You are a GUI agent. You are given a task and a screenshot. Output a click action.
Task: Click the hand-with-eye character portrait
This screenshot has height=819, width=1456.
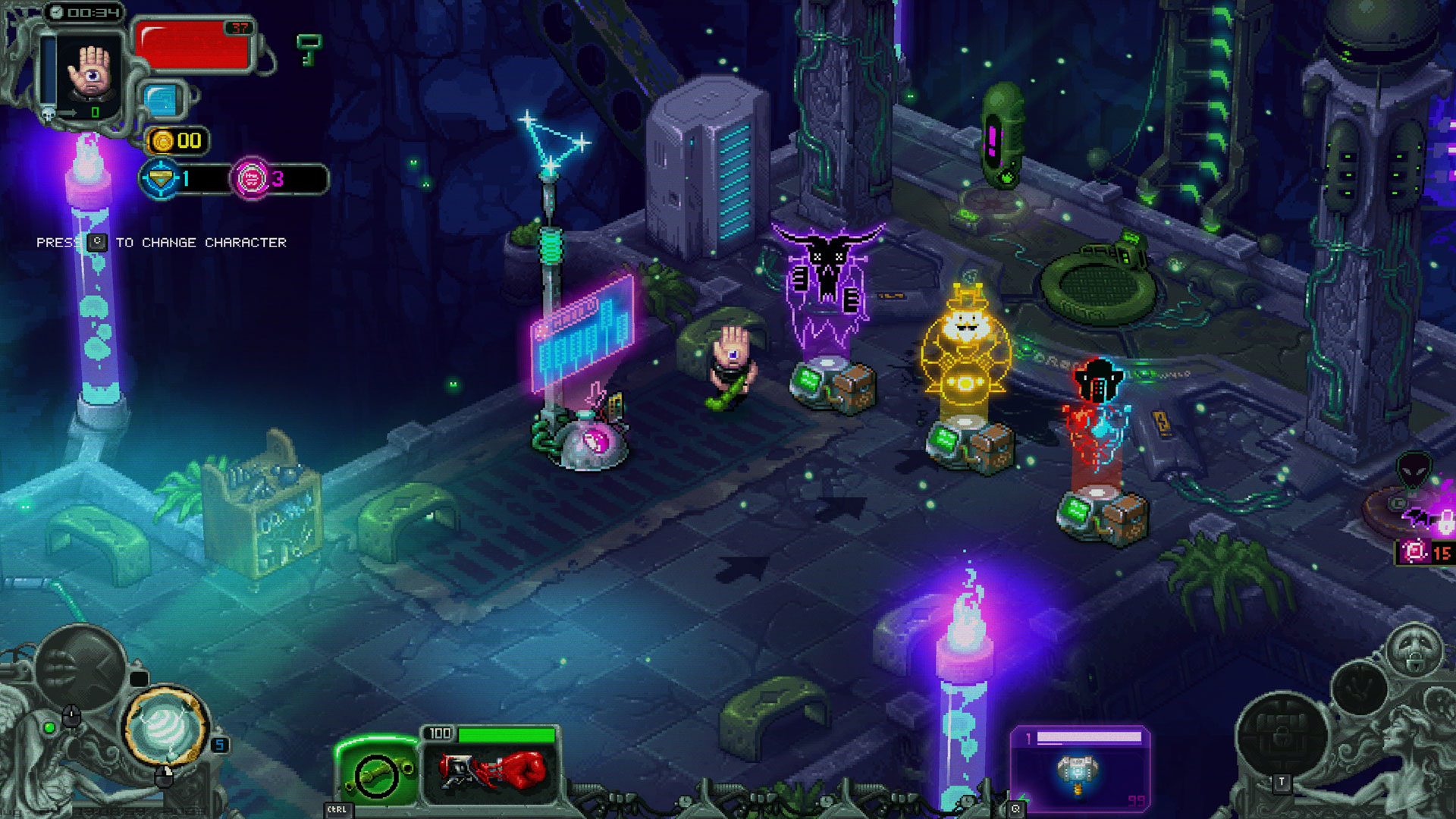point(91,73)
